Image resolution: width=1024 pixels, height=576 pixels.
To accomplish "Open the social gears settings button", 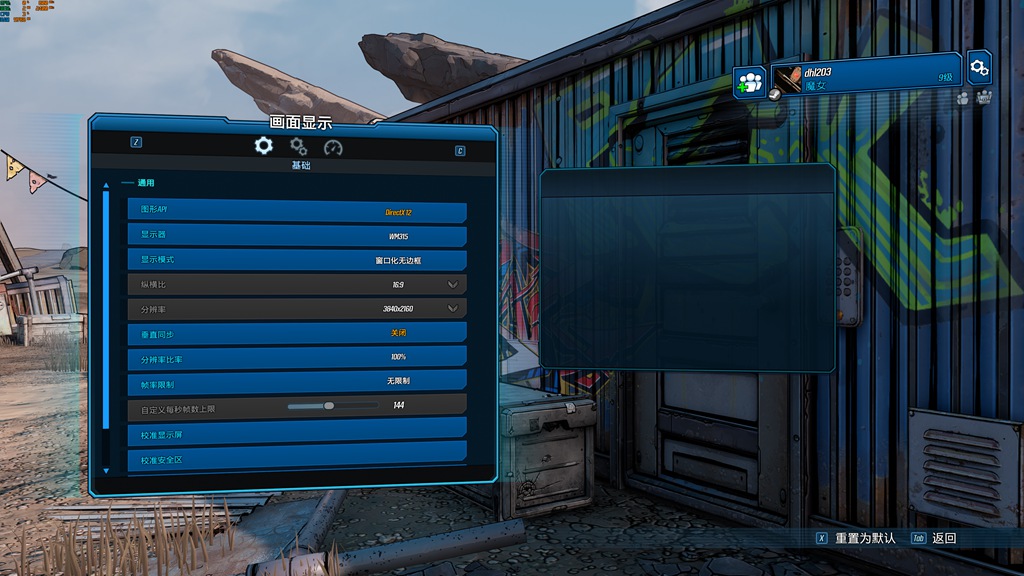I will point(980,67).
